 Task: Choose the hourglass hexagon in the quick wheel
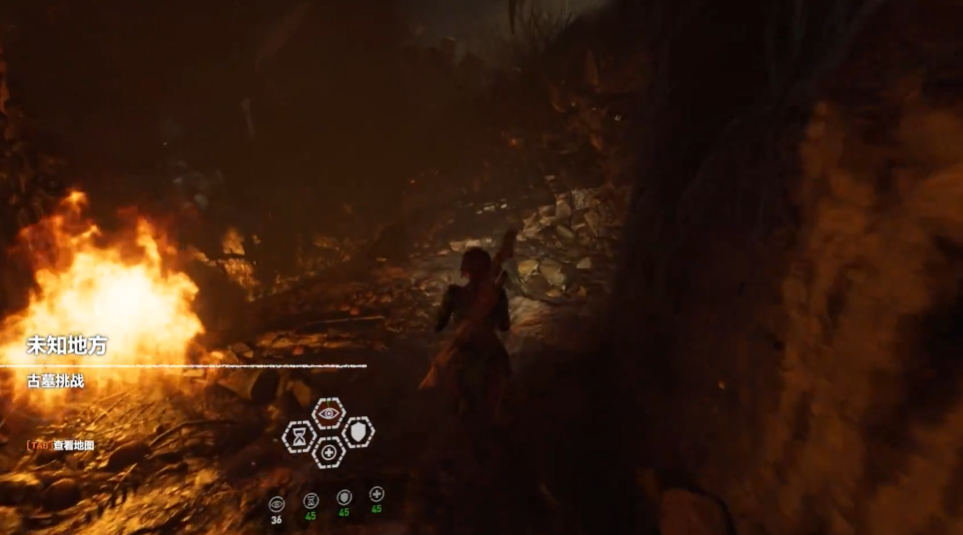coord(299,435)
